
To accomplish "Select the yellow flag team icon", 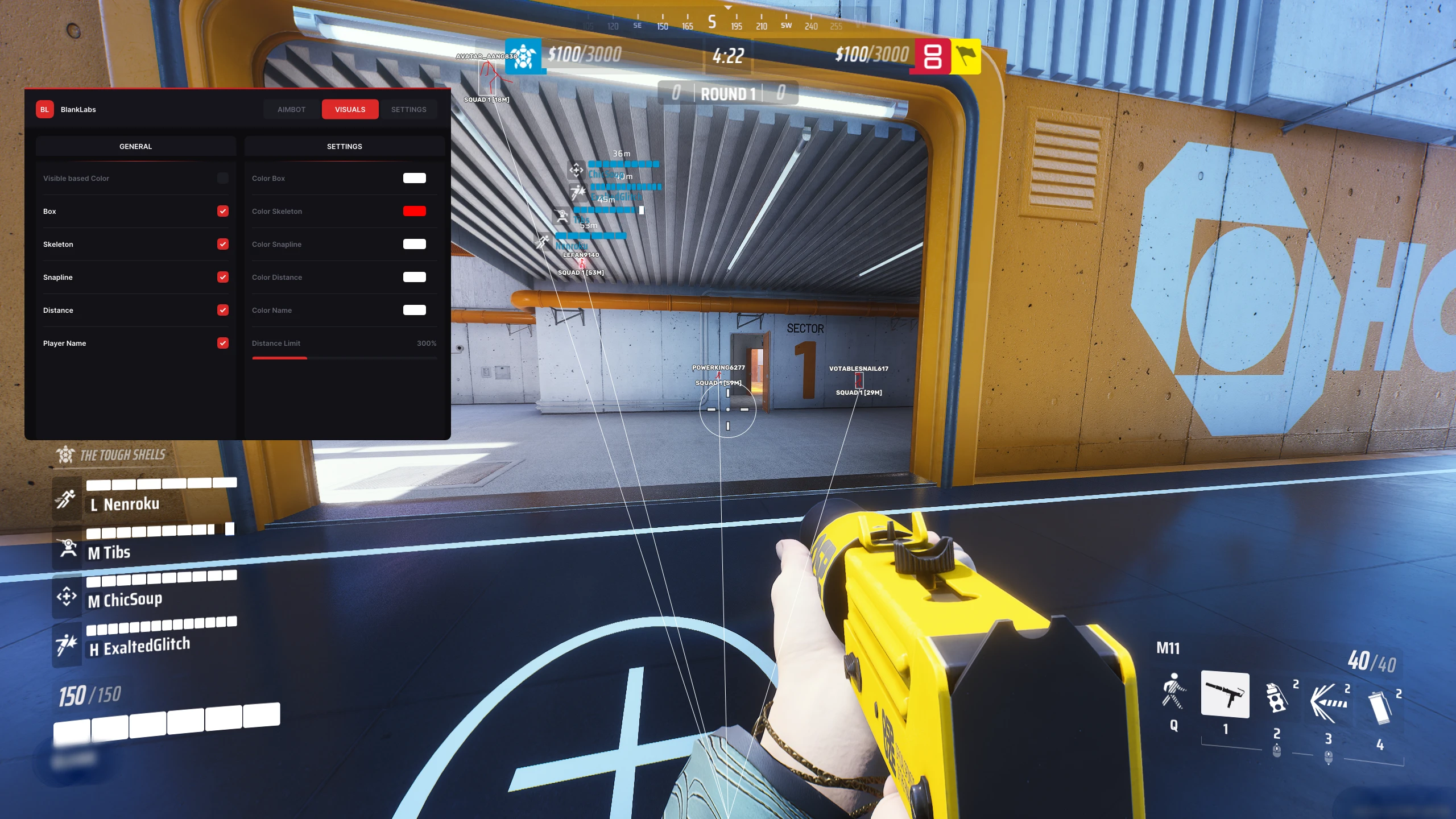I will coord(966,56).
